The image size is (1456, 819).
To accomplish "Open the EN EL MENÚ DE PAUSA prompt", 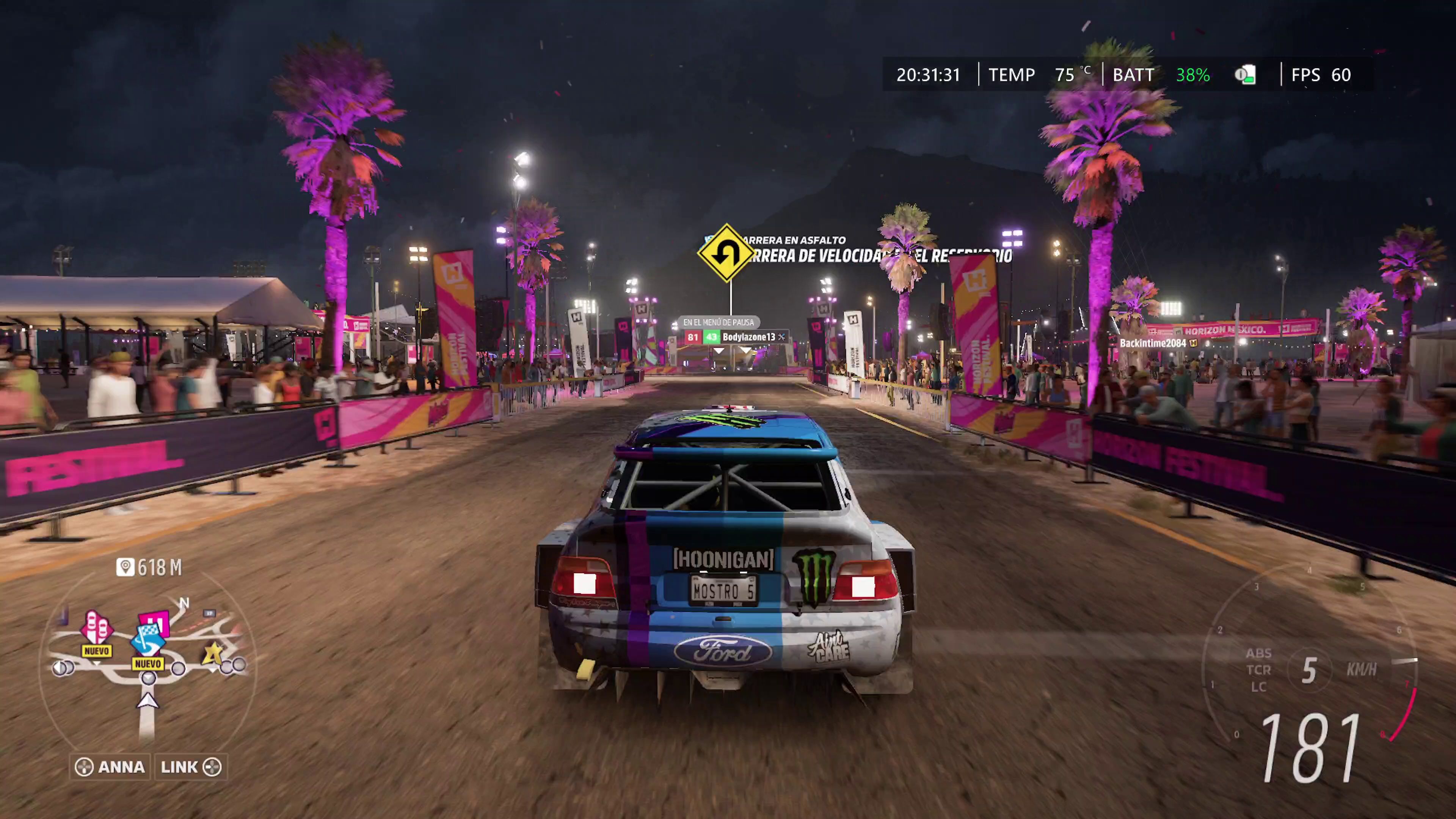I will 719,322.
